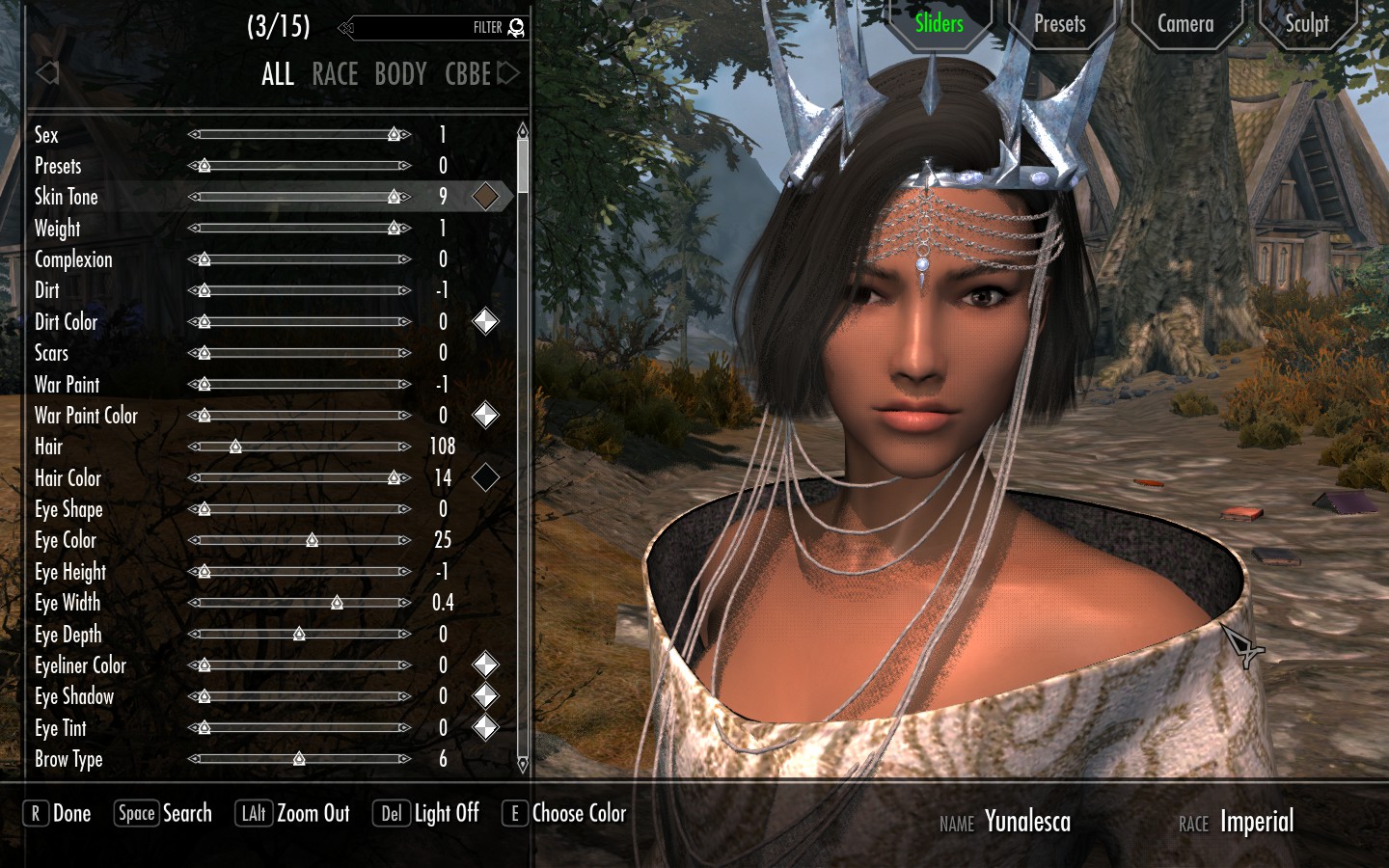Pick the Hair Color swatch

[x=485, y=477]
